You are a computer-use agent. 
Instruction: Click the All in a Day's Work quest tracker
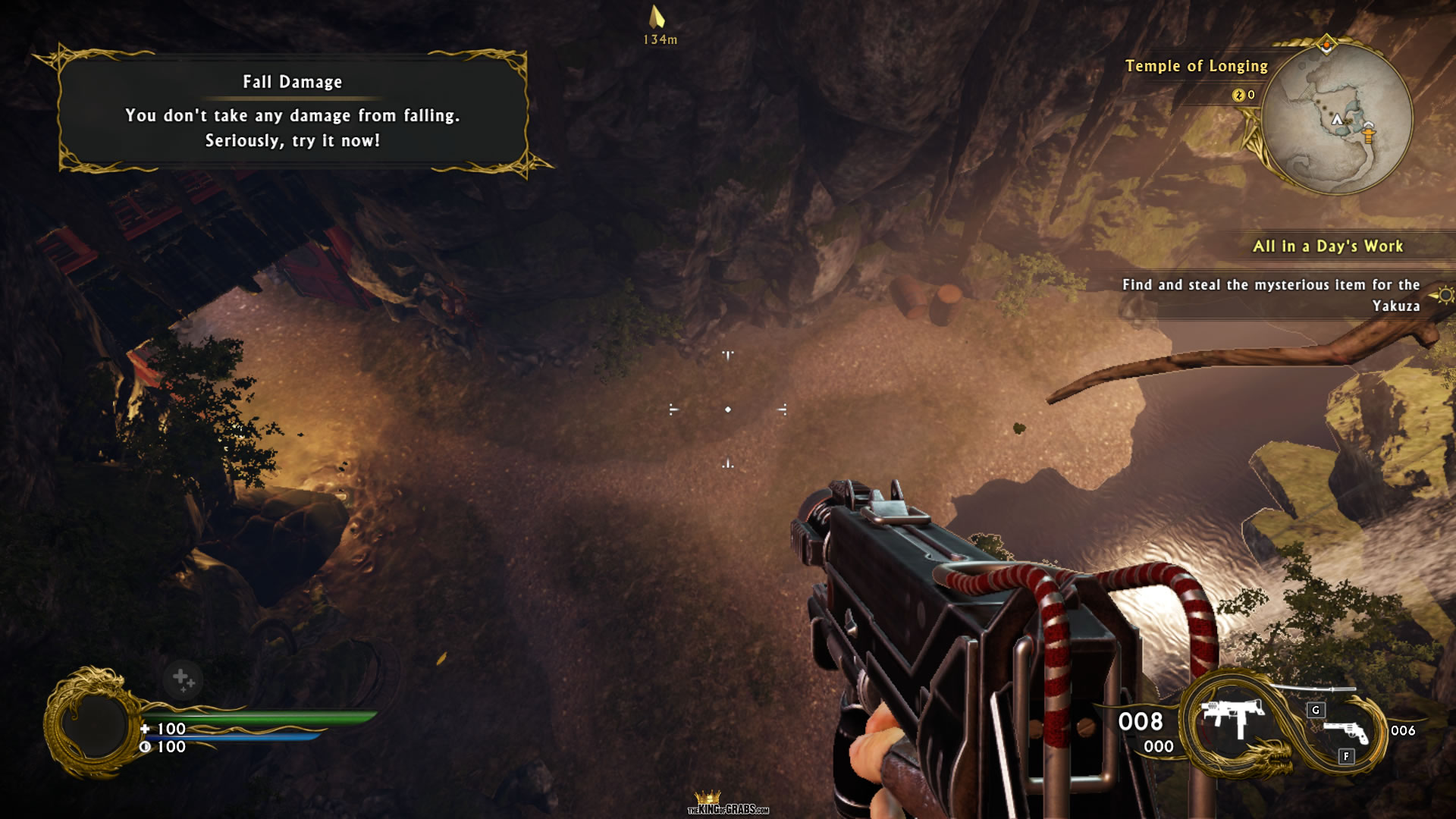[x=1327, y=246]
